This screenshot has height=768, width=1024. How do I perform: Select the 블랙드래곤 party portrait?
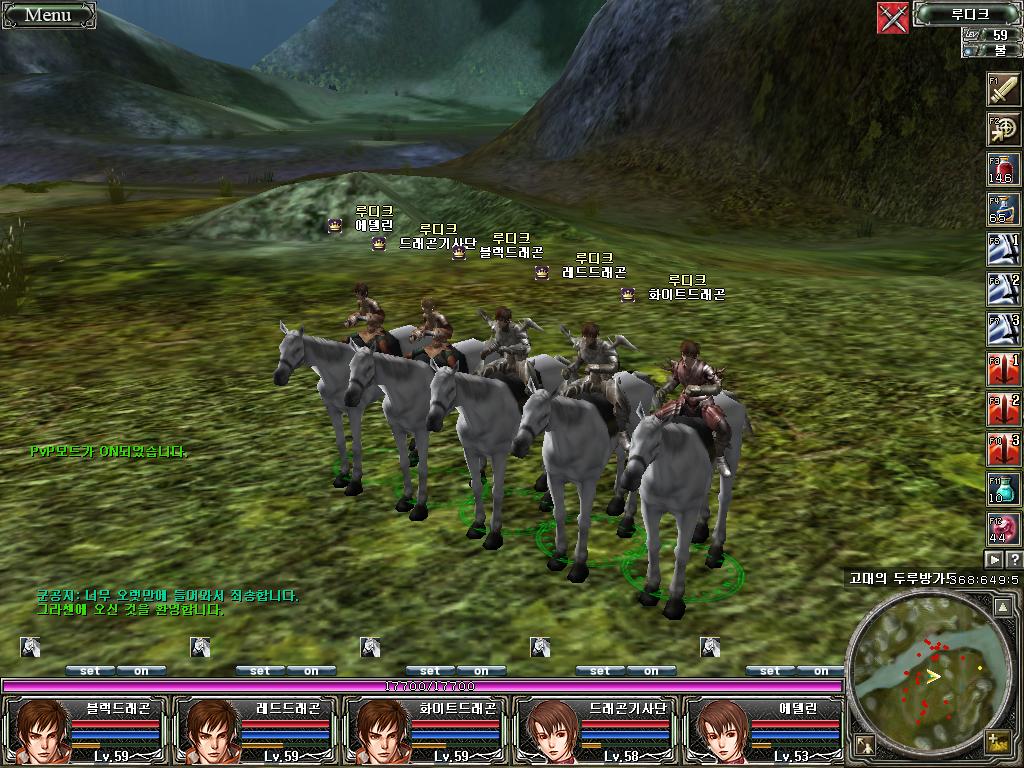(x=36, y=729)
